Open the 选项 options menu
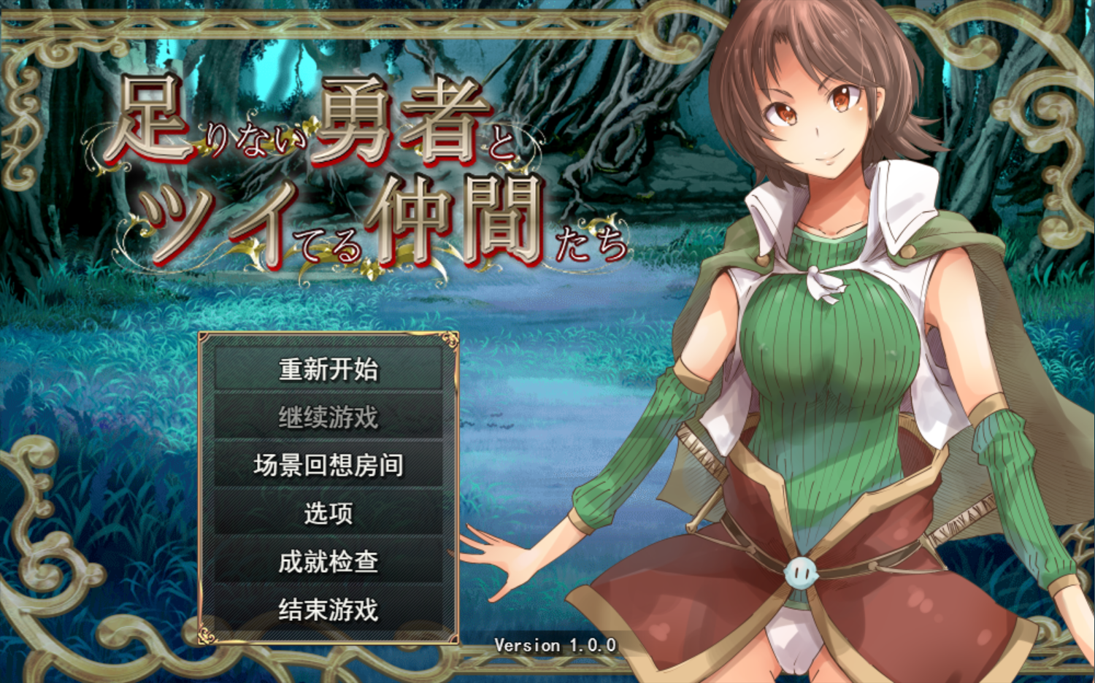Image resolution: width=1095 pixels, height=683 pixels. 328,513
